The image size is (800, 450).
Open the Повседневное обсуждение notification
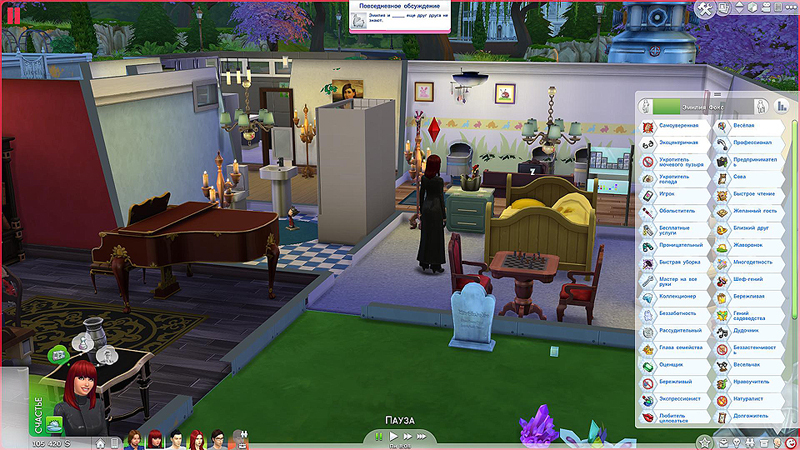click(x=399, y=18)
